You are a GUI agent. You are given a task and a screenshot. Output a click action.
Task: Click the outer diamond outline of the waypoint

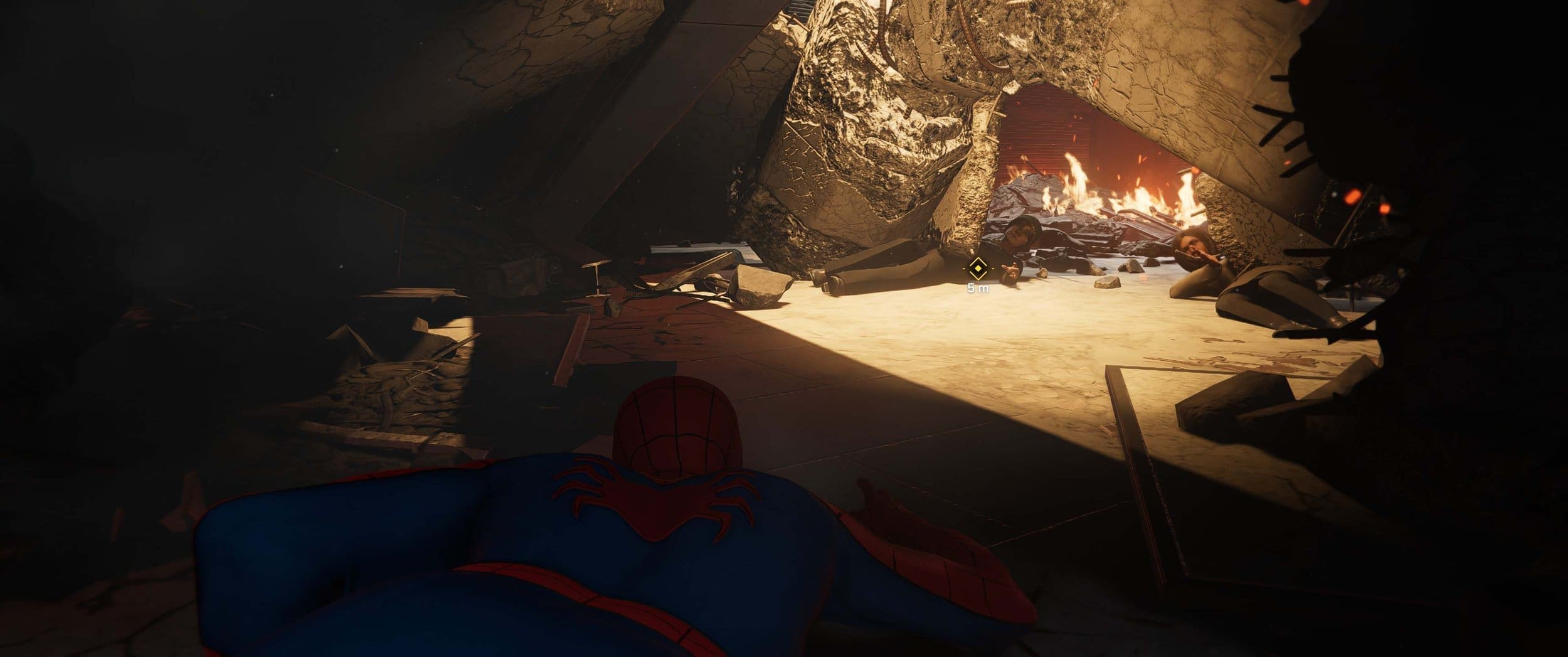pos(977,259)
